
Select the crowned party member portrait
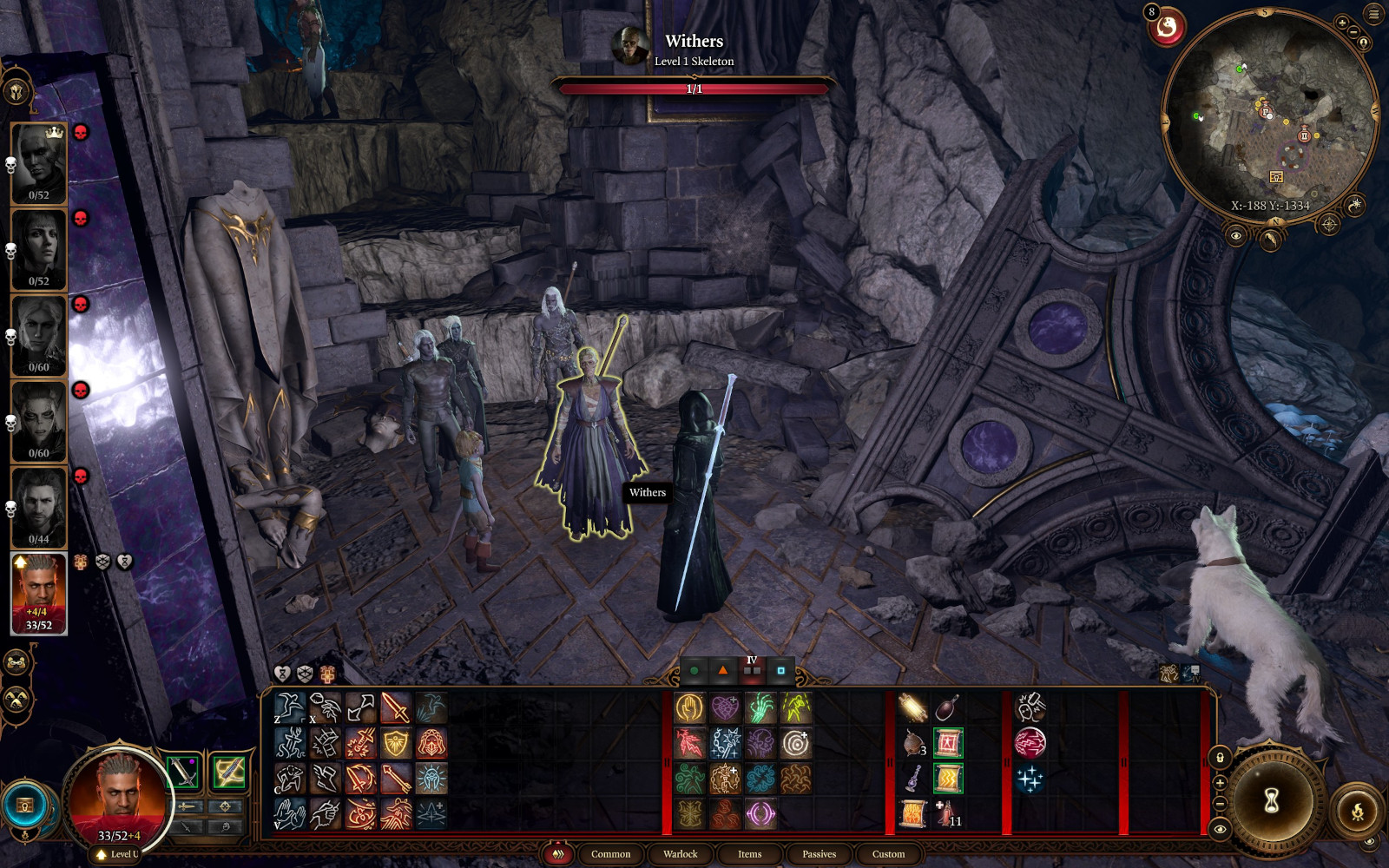(39, 162)
